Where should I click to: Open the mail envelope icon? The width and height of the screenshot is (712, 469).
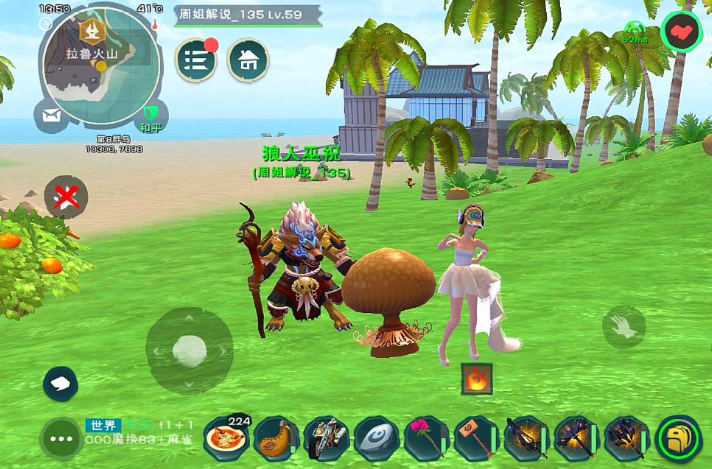coord(51,115)
